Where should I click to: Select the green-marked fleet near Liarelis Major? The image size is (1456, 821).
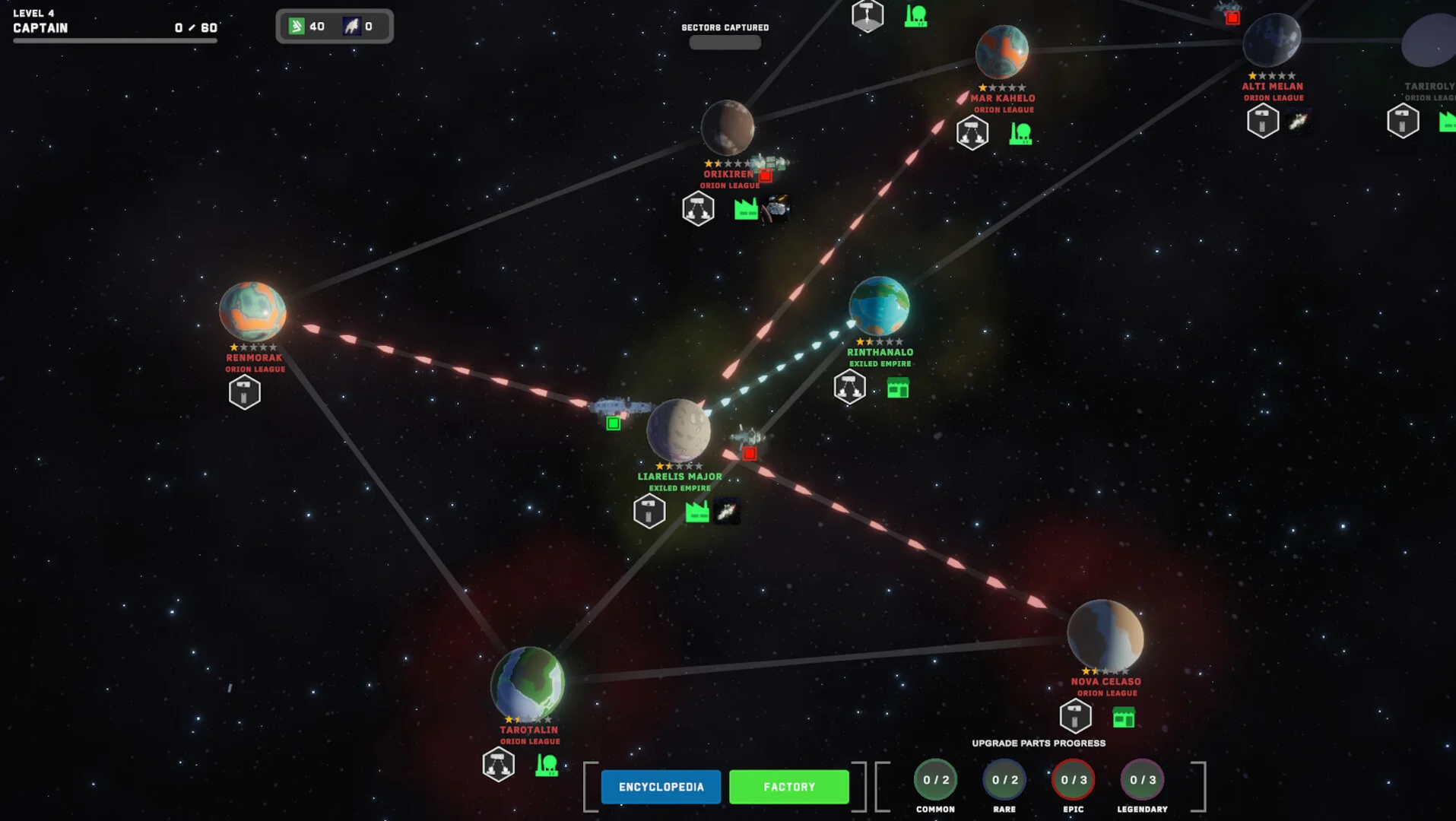point(619,408)
